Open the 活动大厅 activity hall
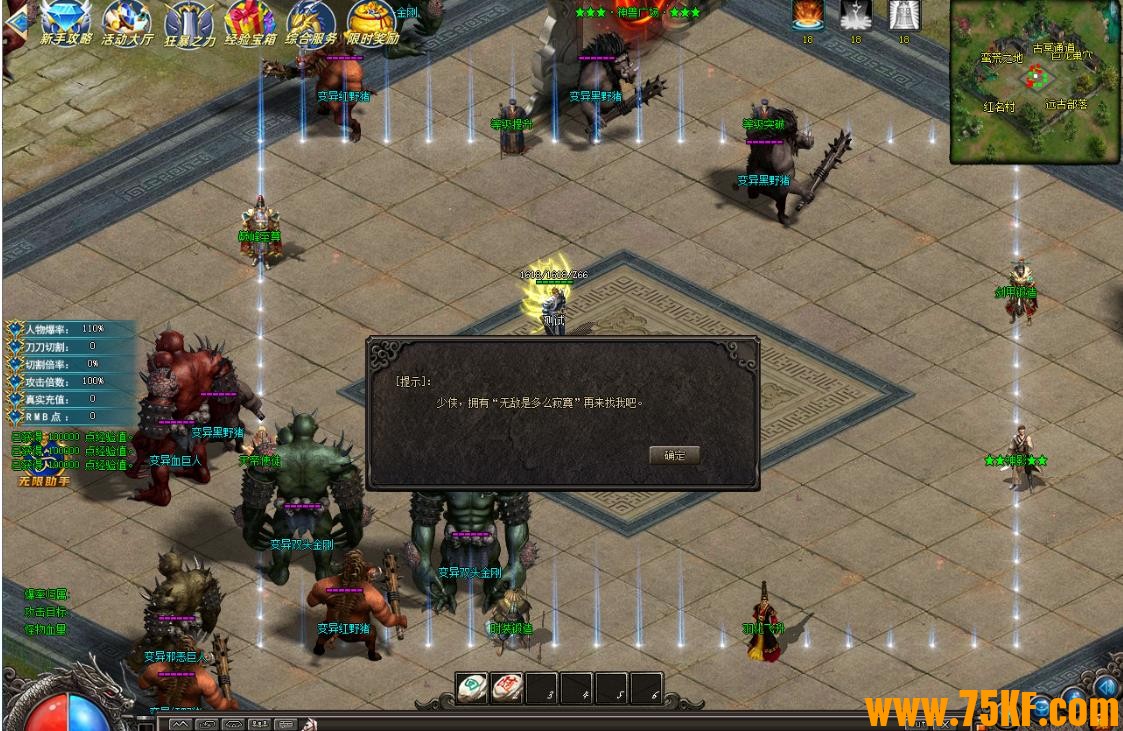 127,21
